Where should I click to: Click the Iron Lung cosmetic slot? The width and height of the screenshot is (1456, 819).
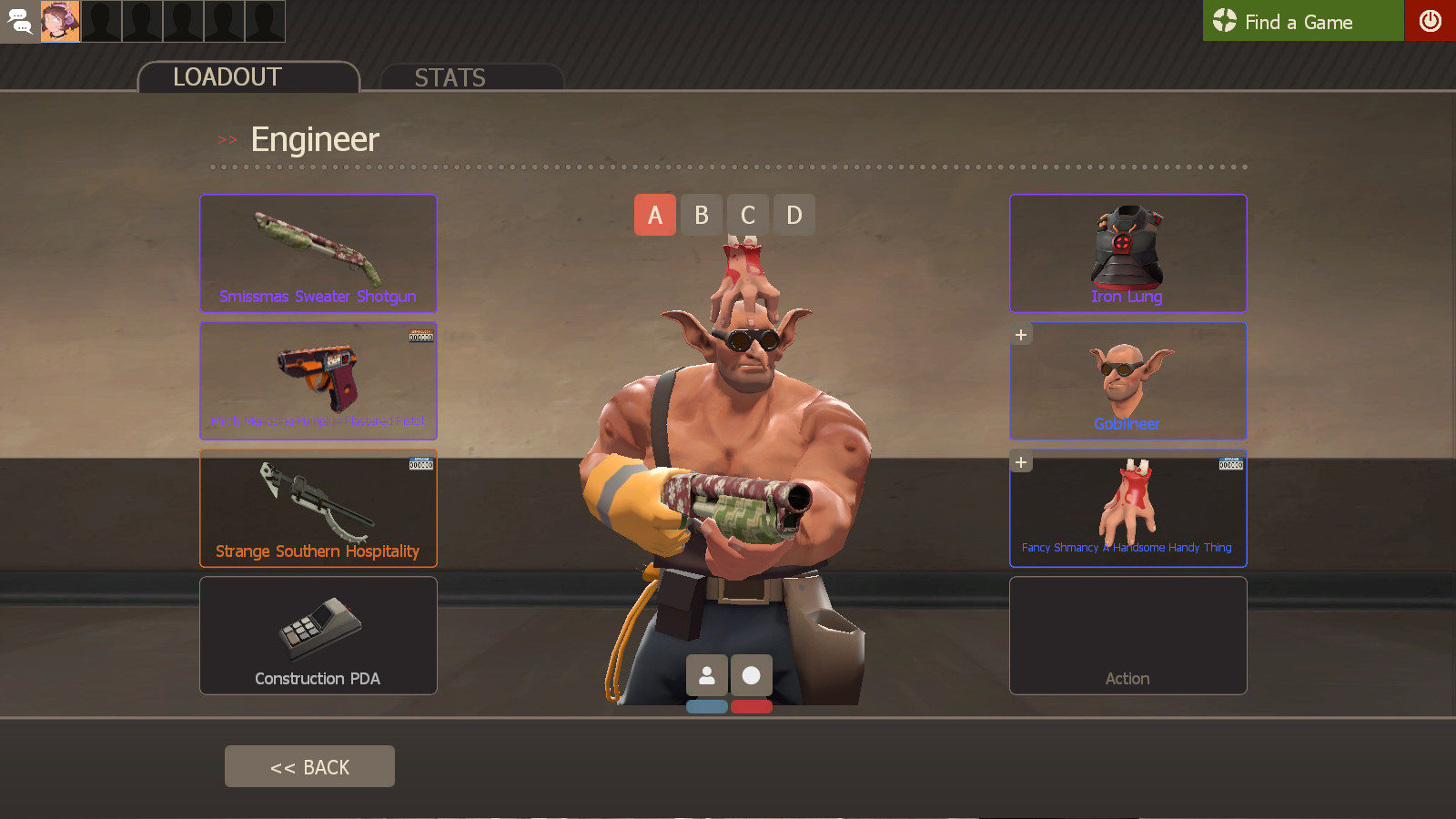[x=1127, y=253]
